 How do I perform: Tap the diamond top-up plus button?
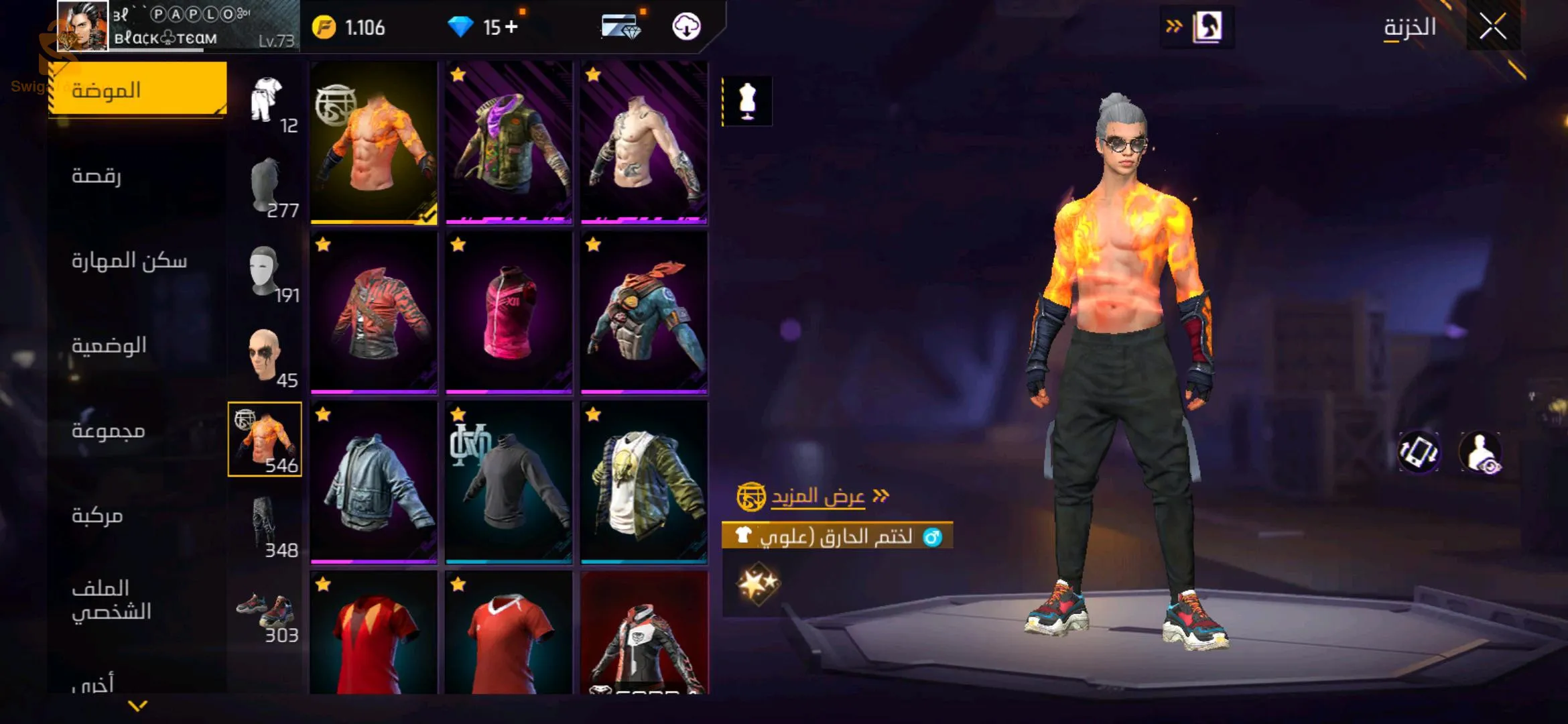point(511,27)
